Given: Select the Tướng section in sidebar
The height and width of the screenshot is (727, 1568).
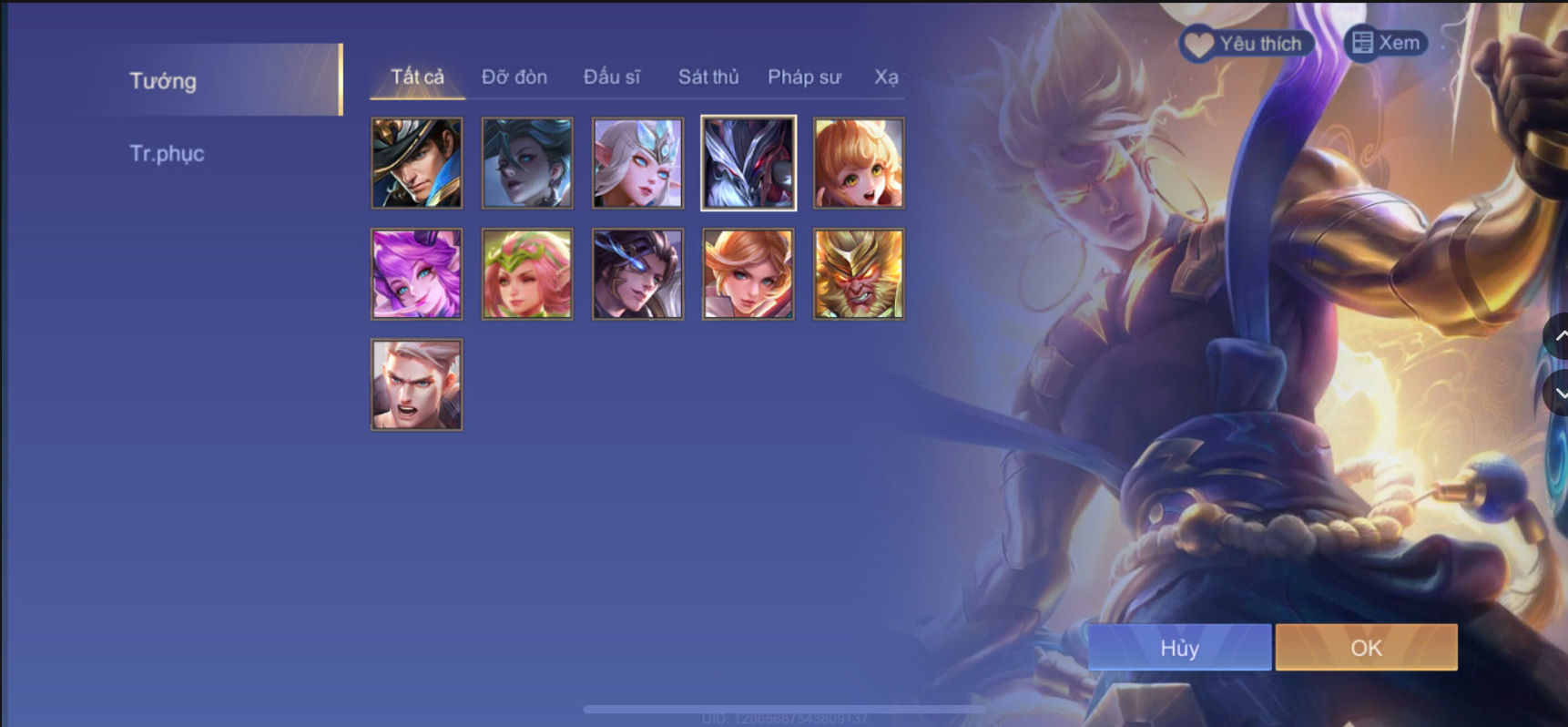Looking at the screenshot, I should (164, 80).
